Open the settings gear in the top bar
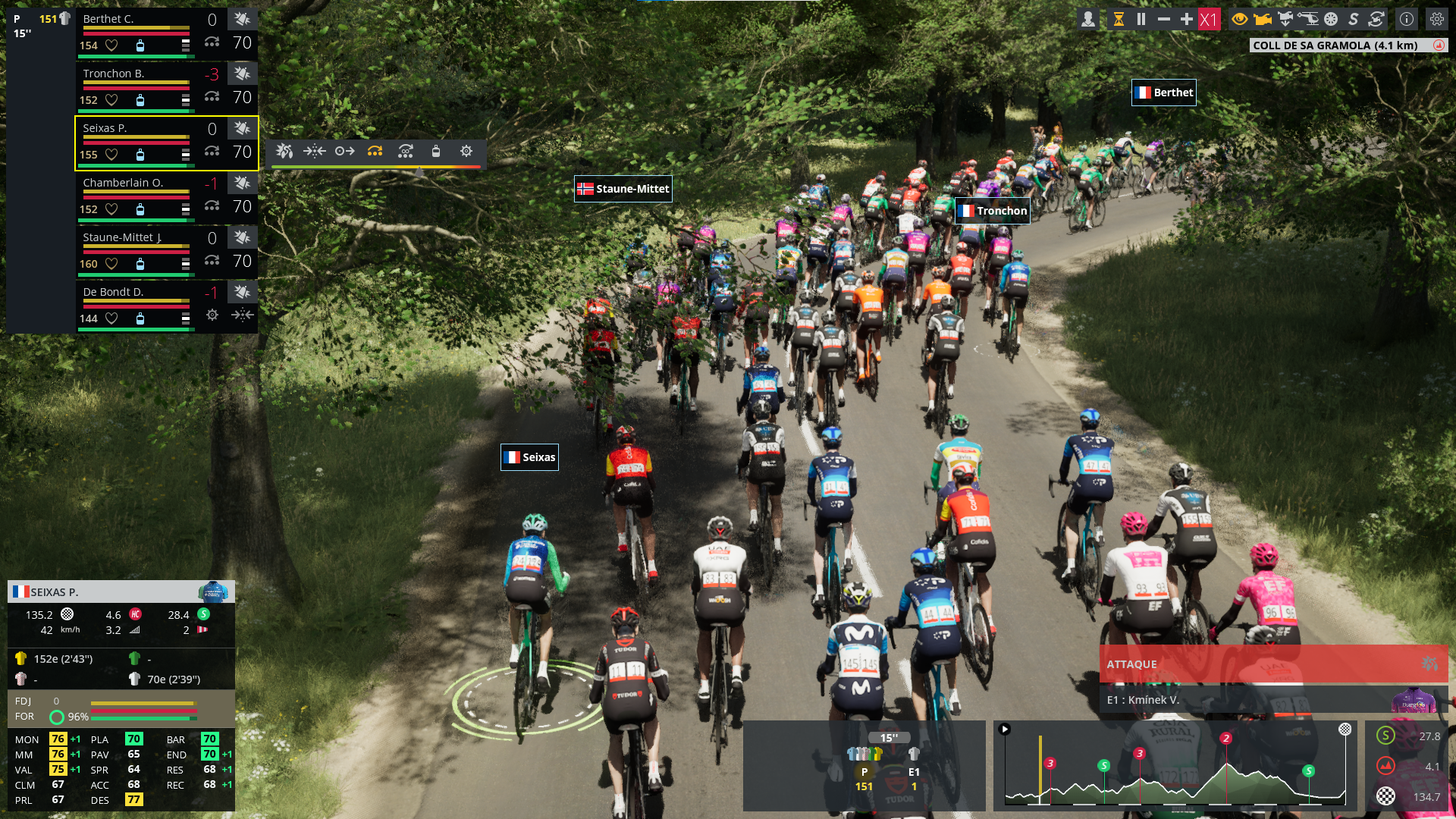This screenshot has width=1456, height=819. pos(1437,20)
